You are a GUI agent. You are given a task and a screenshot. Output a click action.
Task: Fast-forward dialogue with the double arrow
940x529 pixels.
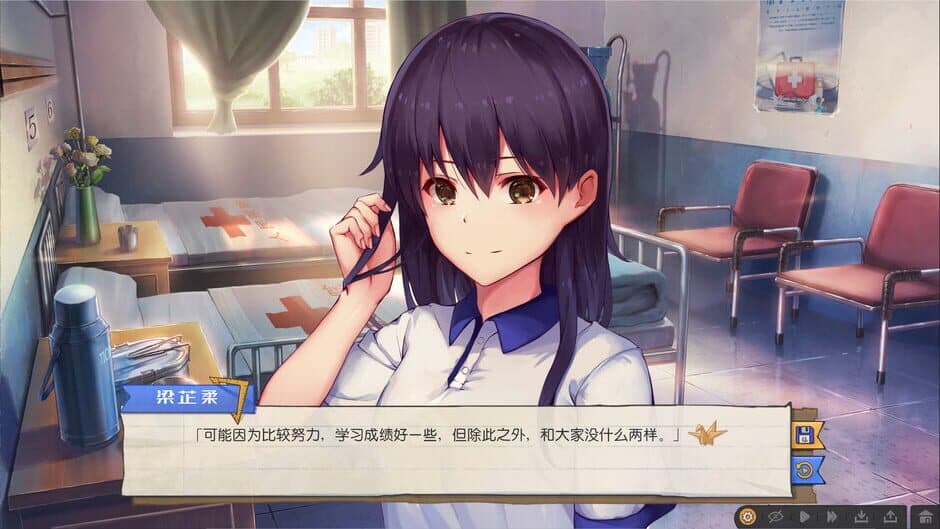point(831,517)
